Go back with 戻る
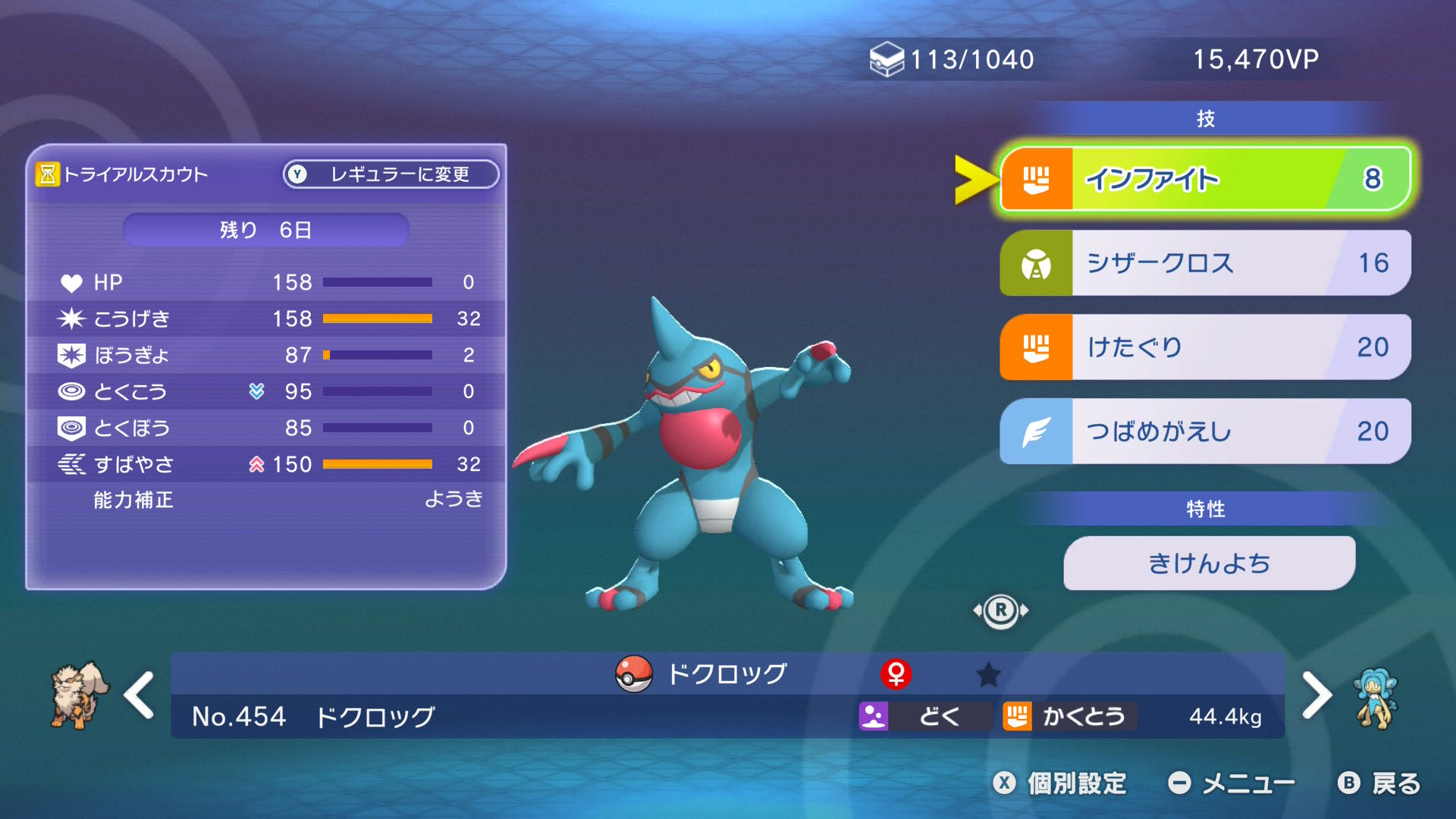This screenshot has height=819, width=1456. coord(1380,783)
